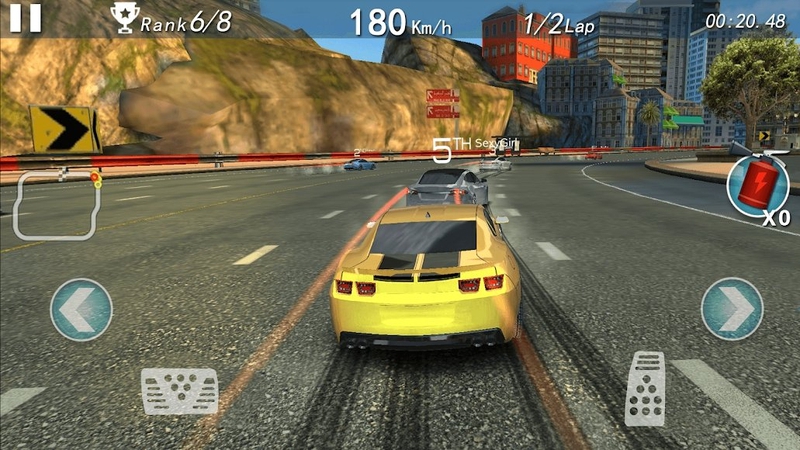Image resolution: width=800 pixels, height=450 pixels.
Task: Tap the brake pedal
Action: pyautogui.click(x=179, y=391)
